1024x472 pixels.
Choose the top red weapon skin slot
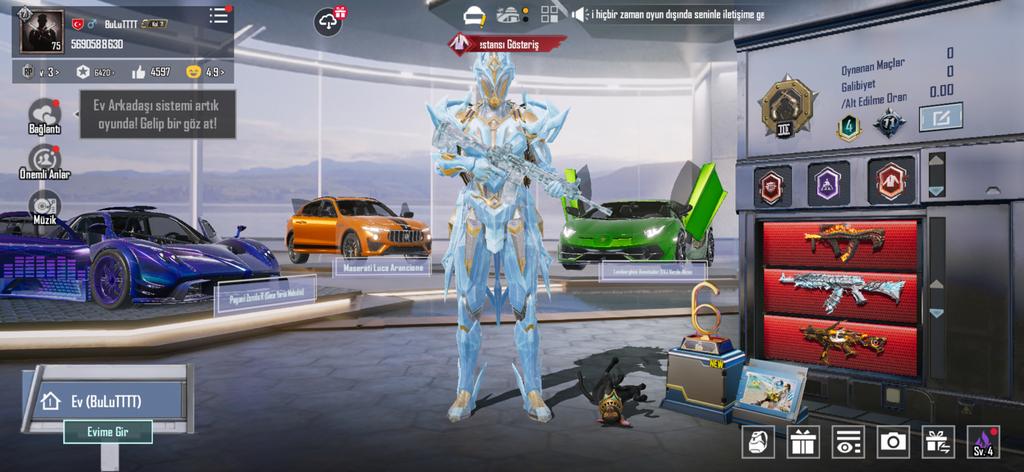[840, 243]
